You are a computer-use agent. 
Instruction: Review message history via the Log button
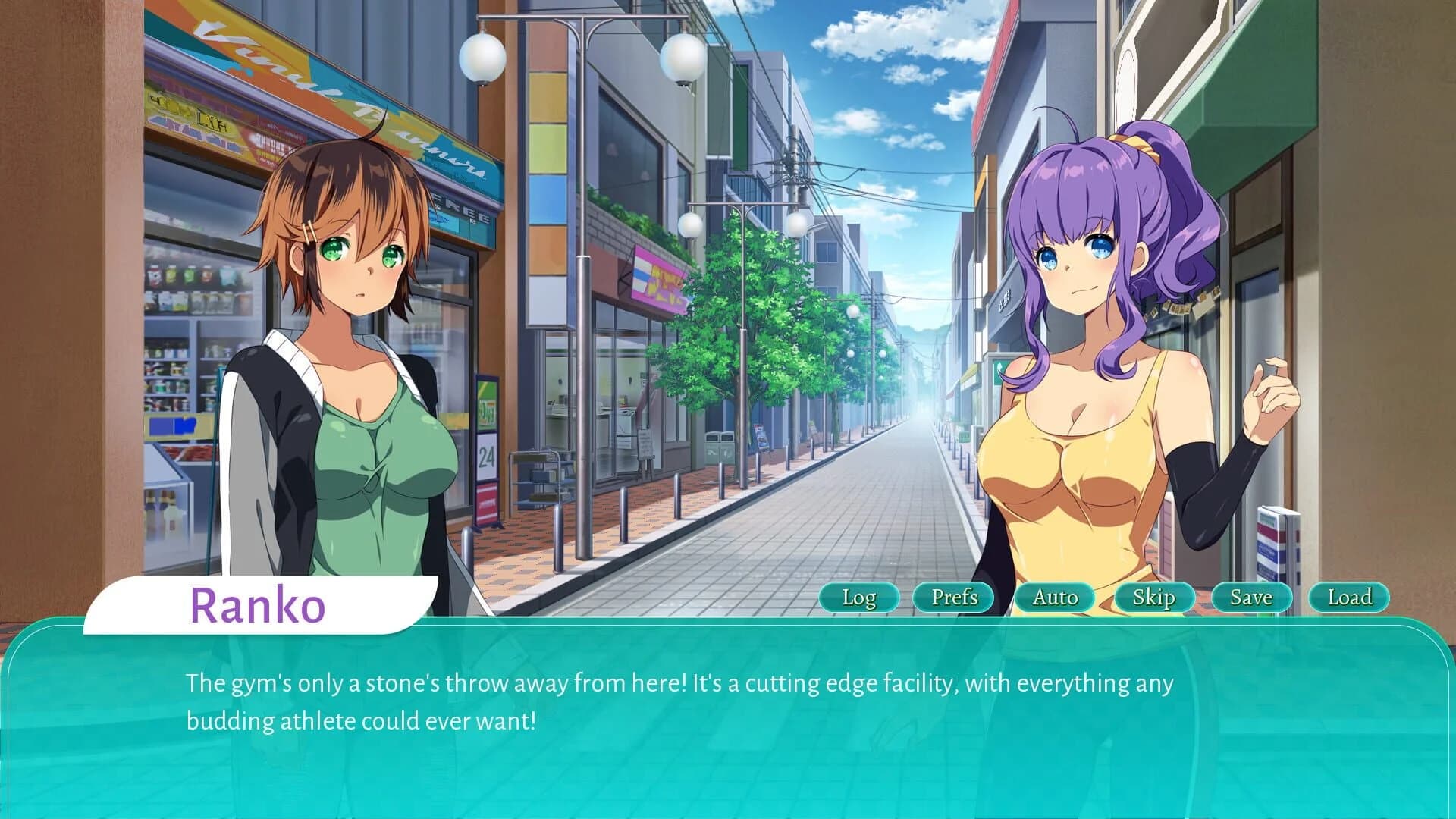[x=859, y=598]
